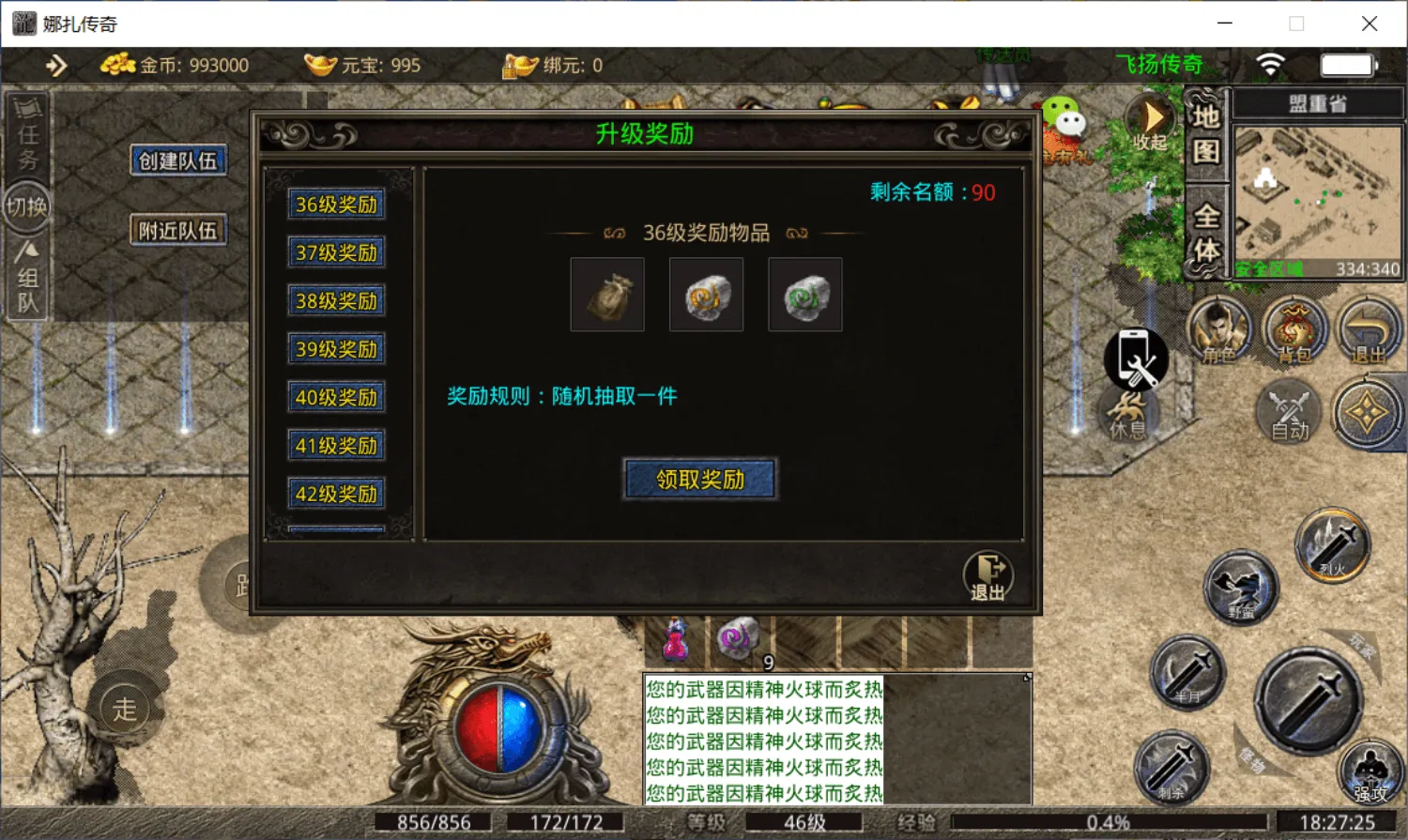The width and height of the screenshot is (1408, 840).
Task: Inspect the green rune stone reward
Action: 805,295
